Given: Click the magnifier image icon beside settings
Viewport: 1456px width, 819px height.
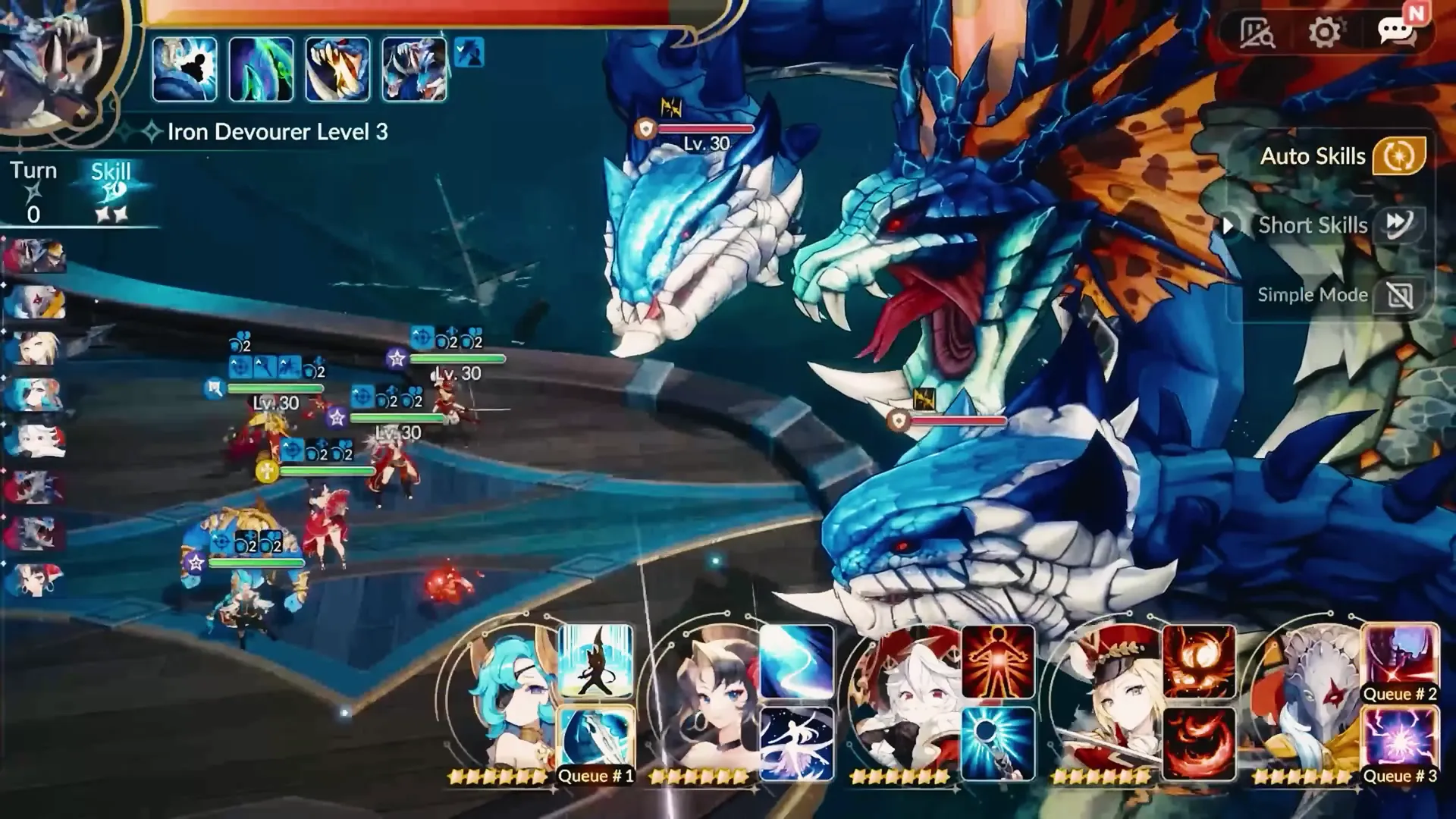Looking at the screenshot, I should coord(1256,33).
